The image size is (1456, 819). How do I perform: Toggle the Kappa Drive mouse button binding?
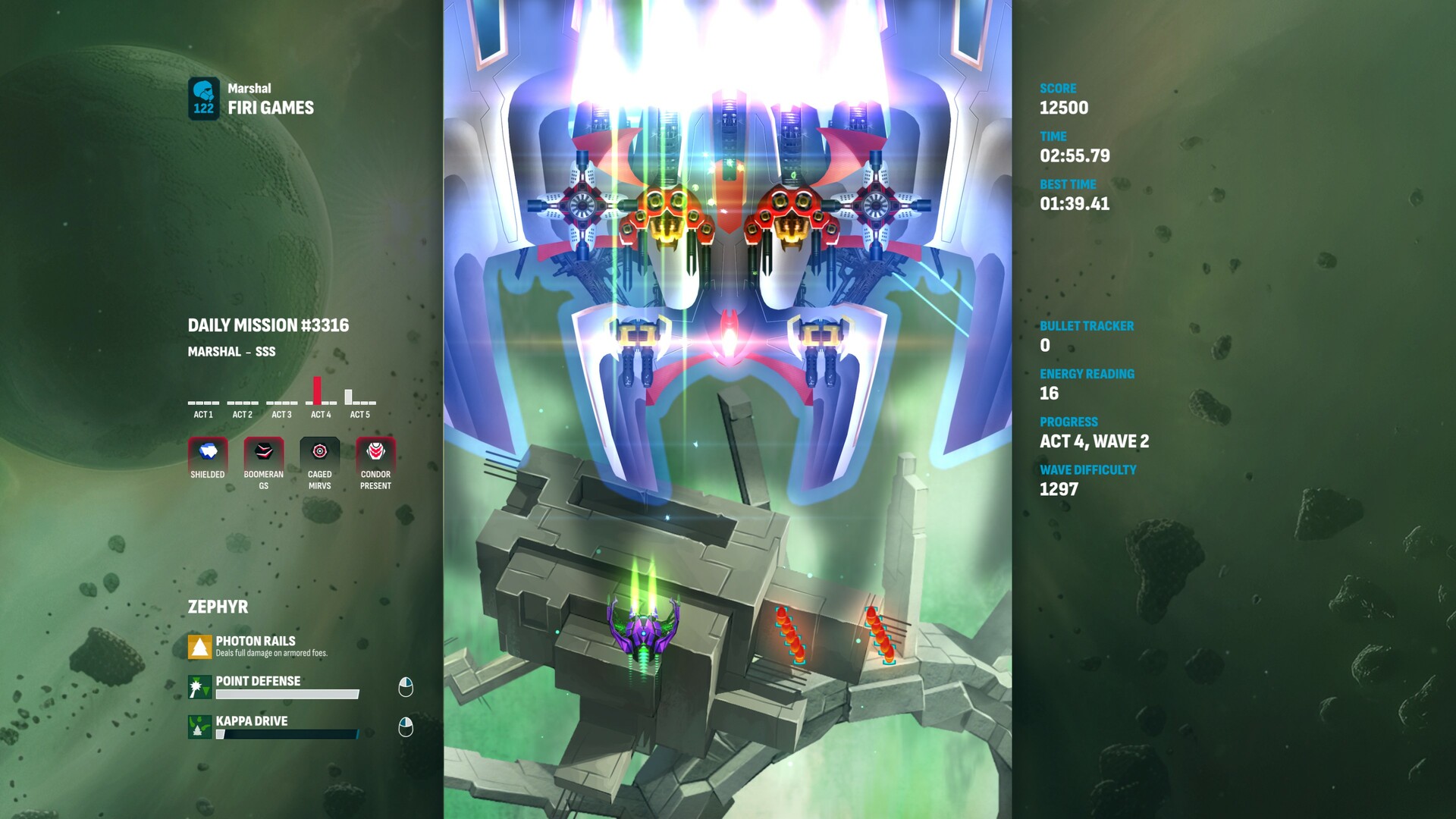point(407,726)
